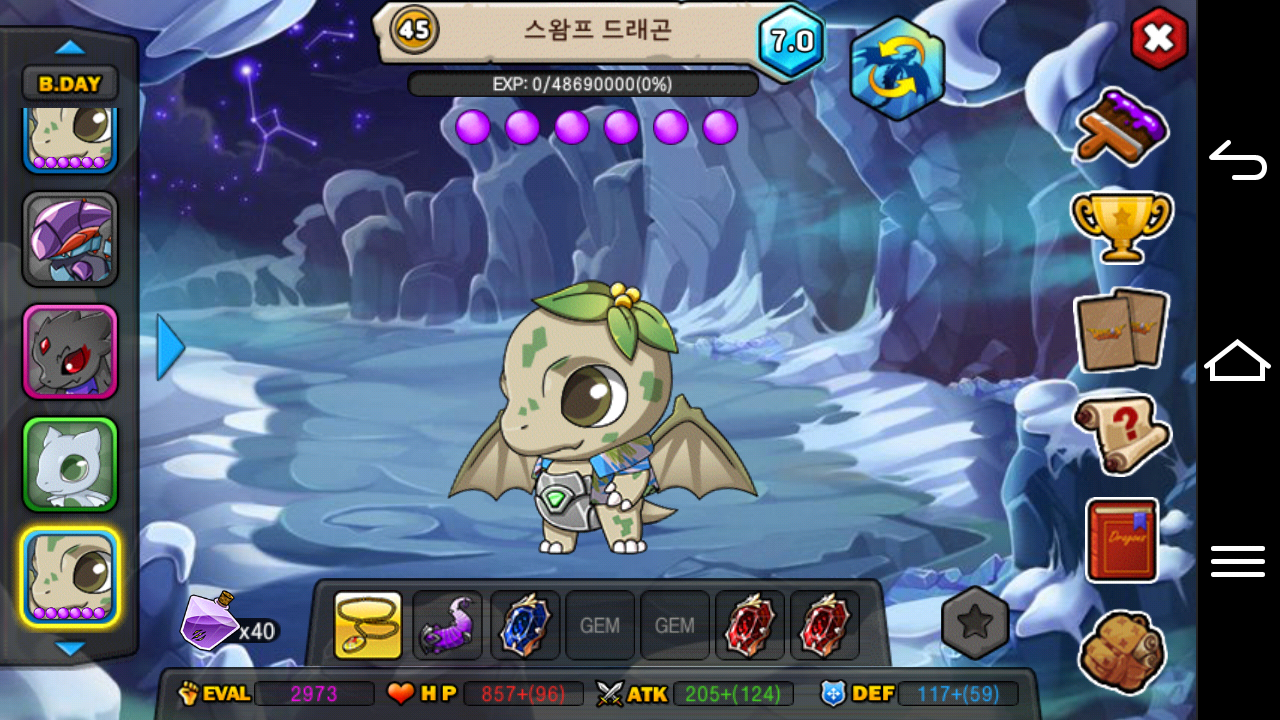Close the dragon screen with the red X

pyautogui.click(x=1159, y=39)
